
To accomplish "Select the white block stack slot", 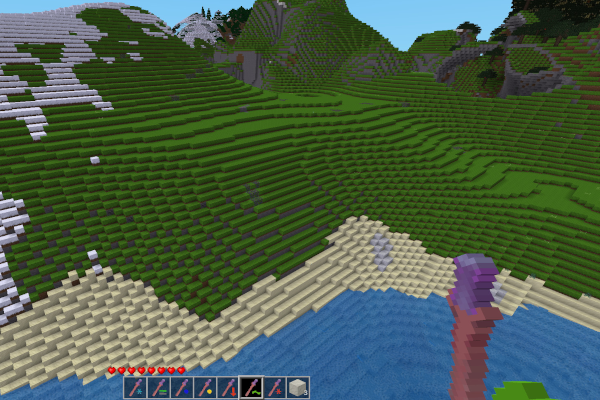I will coord(298,387).
